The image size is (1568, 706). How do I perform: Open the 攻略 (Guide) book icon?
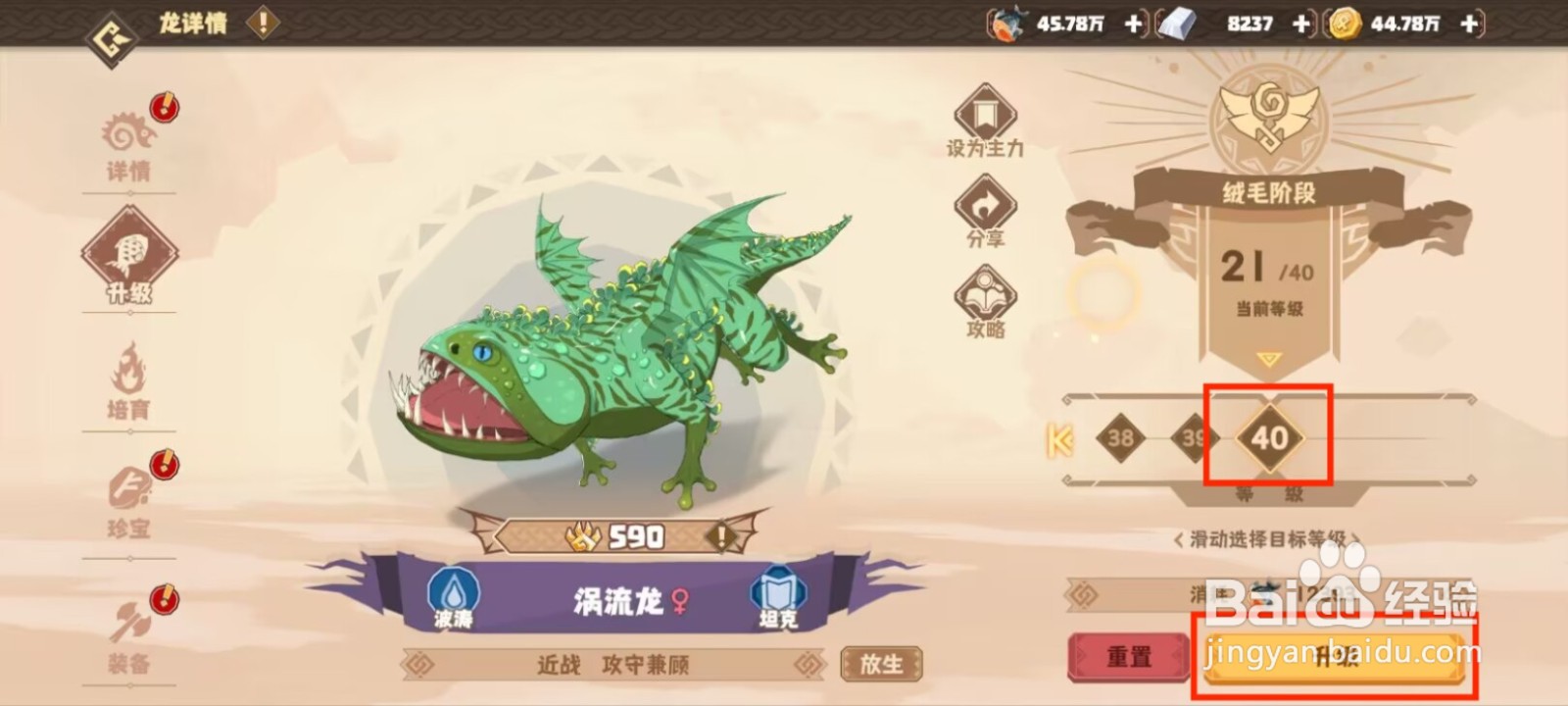click(x=984, y=294)
